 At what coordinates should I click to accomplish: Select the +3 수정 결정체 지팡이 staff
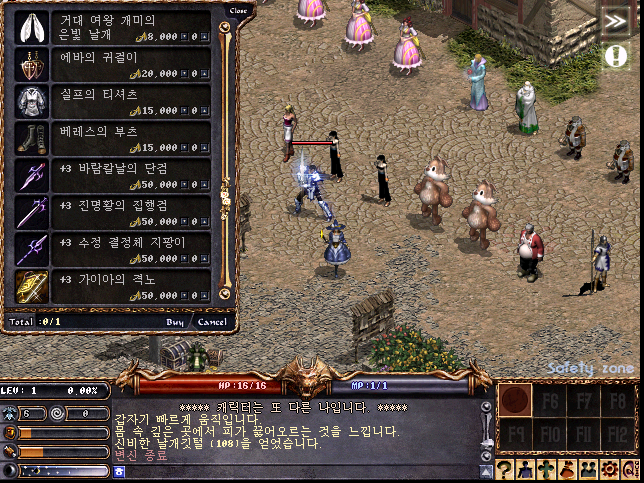[x=112, y=249]
